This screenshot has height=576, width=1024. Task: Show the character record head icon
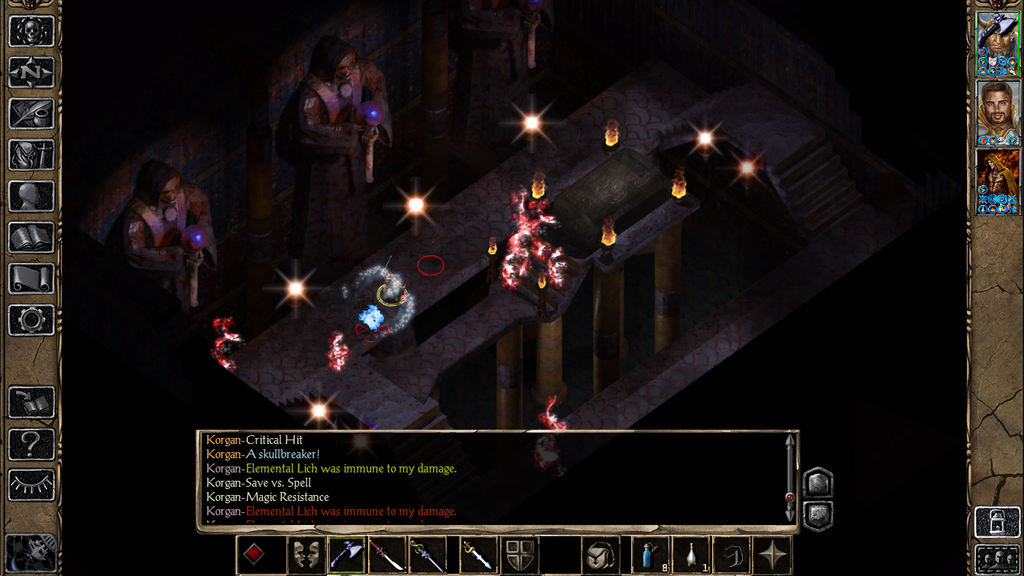point(31,196)
